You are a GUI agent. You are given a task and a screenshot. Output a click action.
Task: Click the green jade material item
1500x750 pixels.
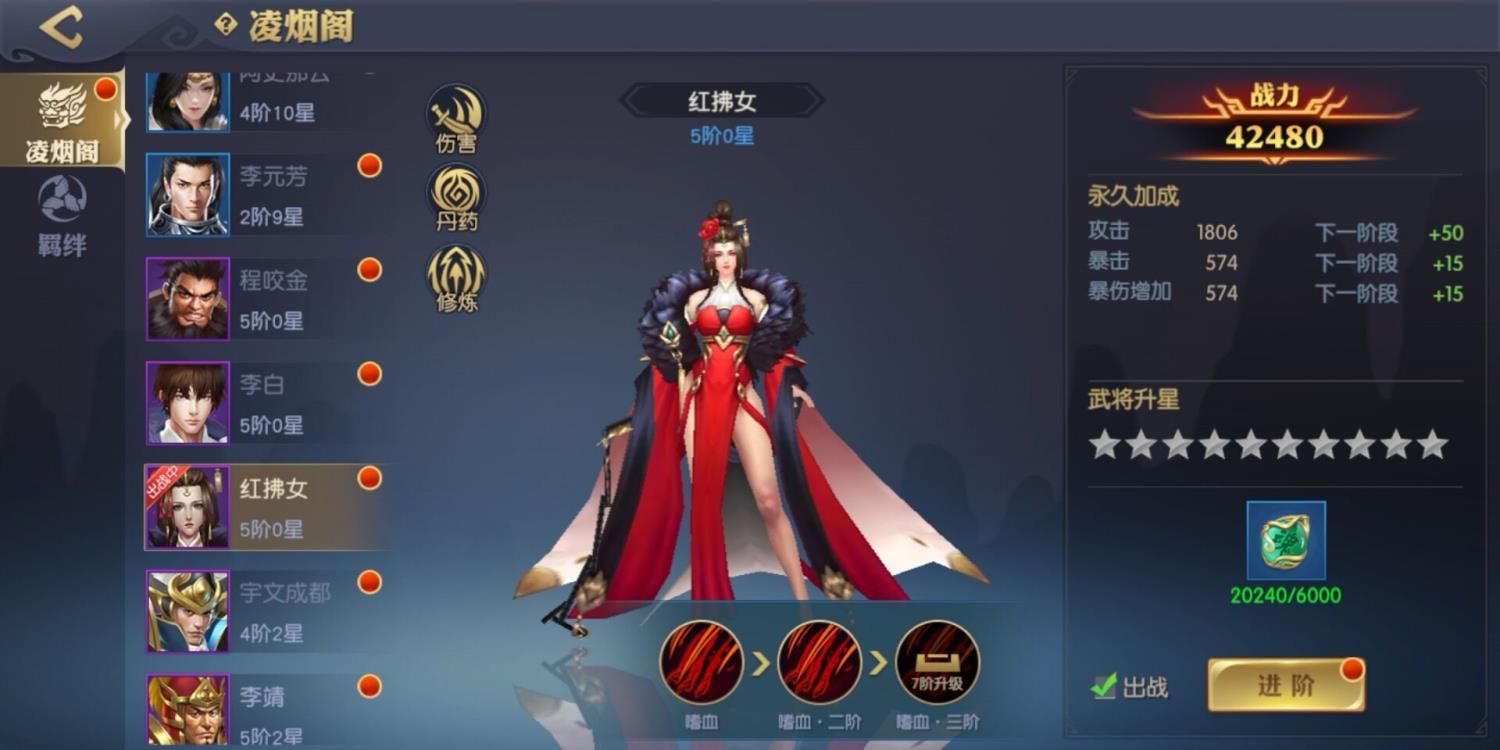[1286, 541]
